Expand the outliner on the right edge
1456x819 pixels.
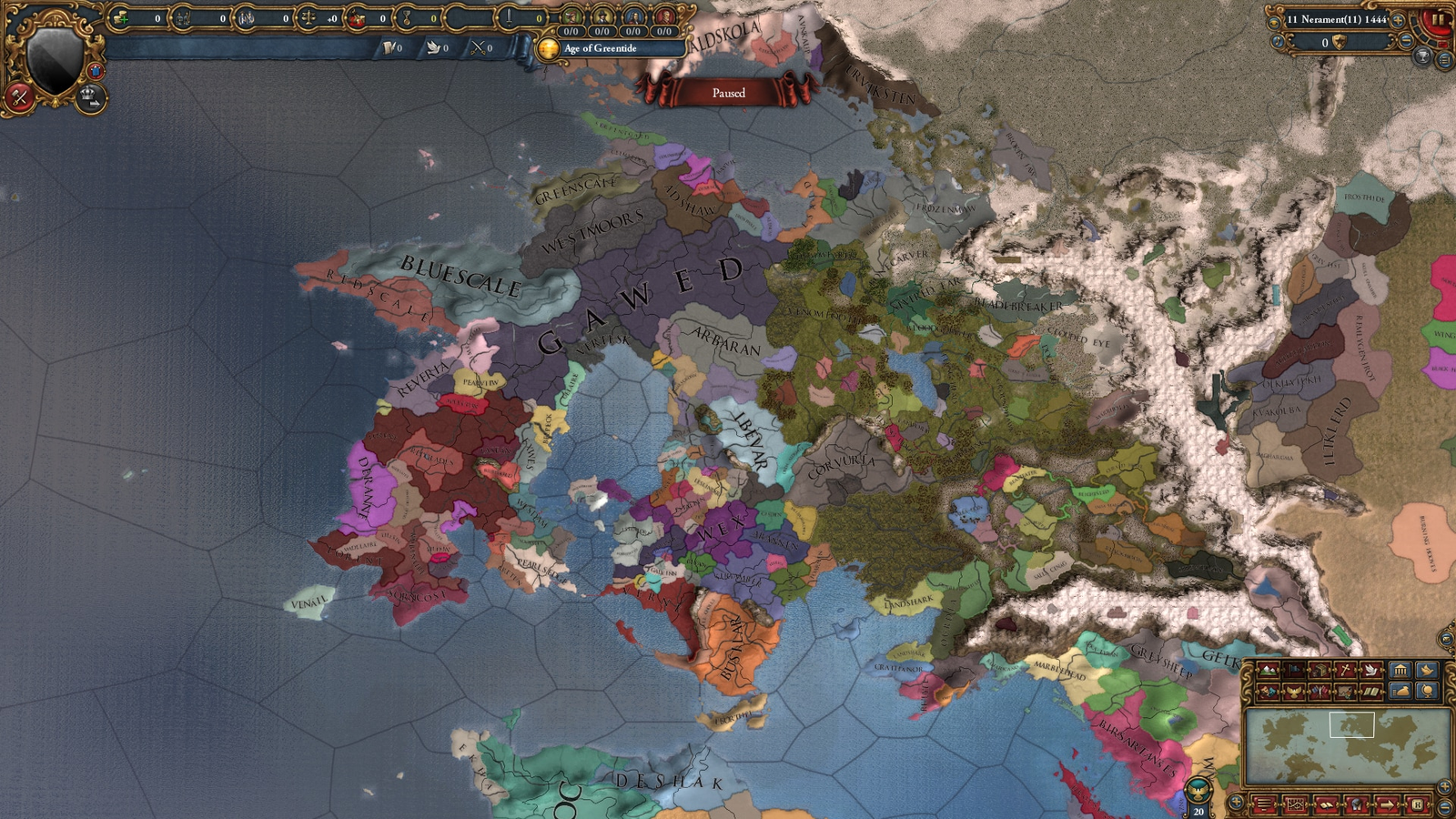1444,59
